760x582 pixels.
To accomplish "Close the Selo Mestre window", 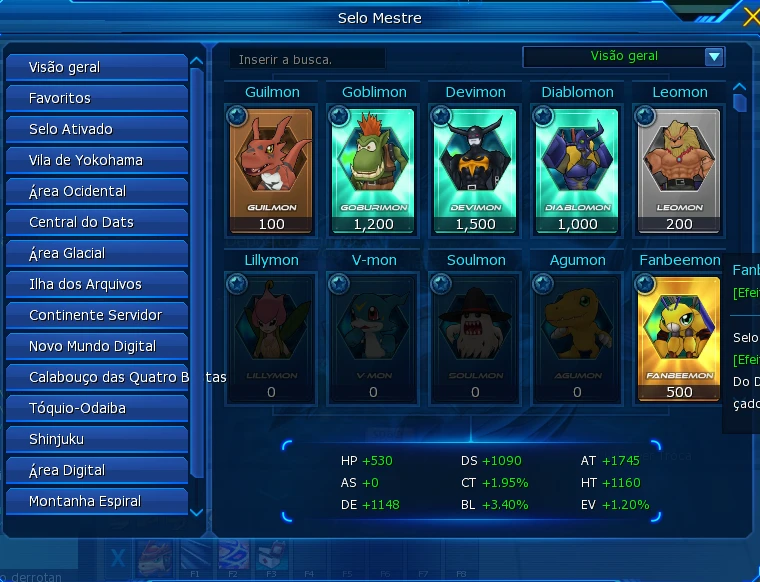I will tap(751, 16).
